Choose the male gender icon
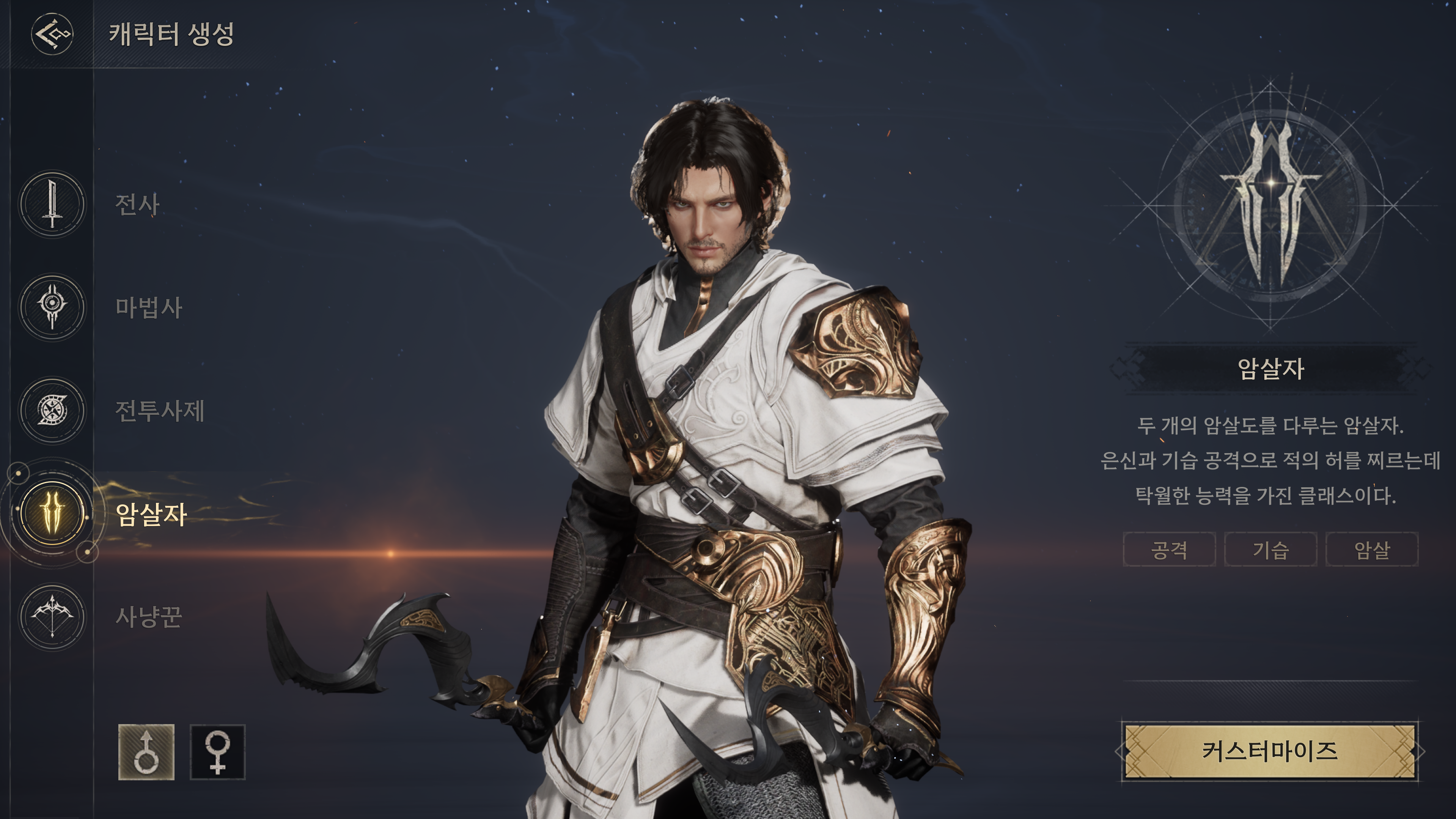Viewport: 1456px width, 819px height. (146, 752)
